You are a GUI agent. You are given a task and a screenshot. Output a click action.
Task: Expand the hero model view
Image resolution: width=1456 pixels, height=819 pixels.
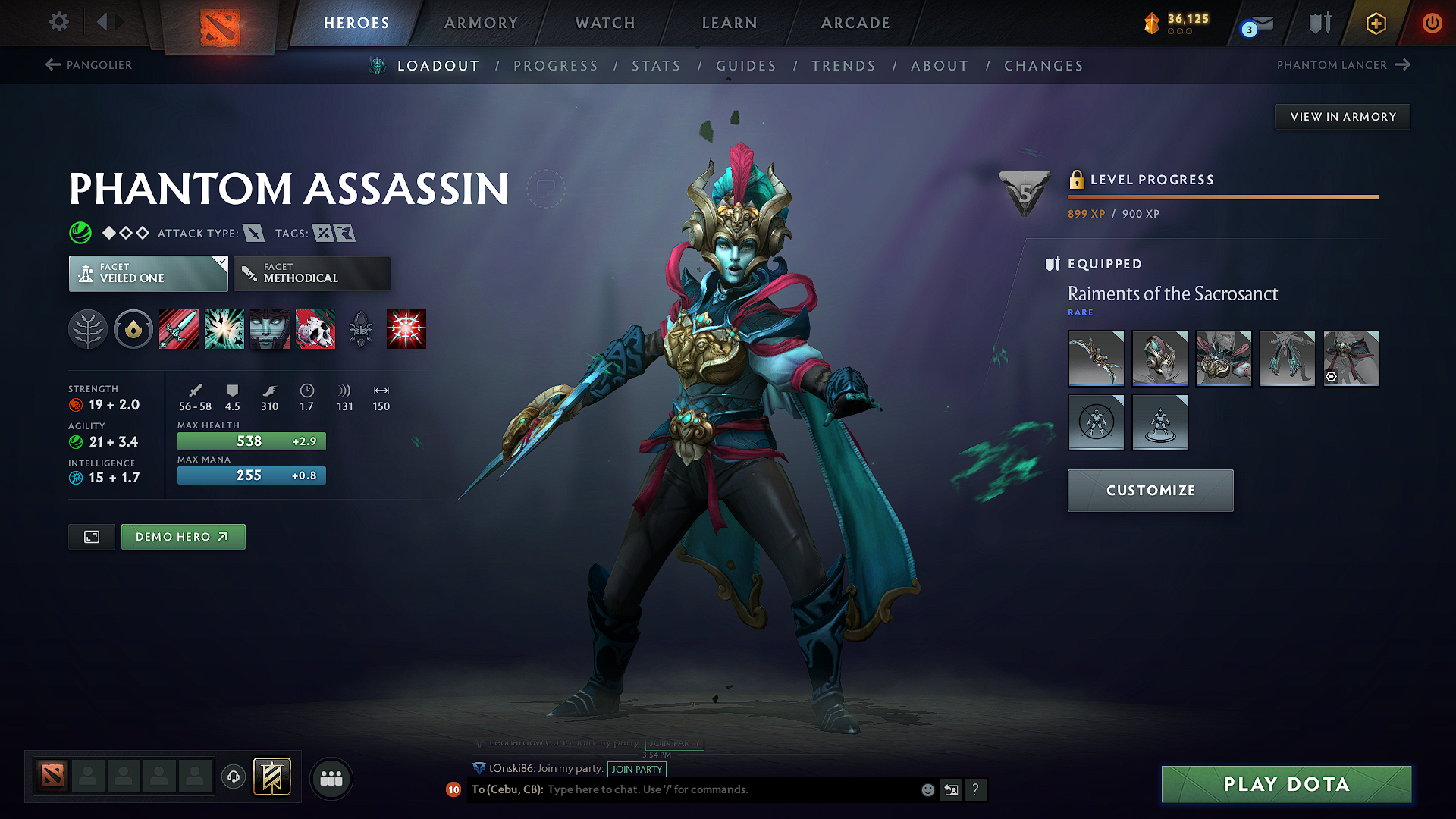pos(91,536)
